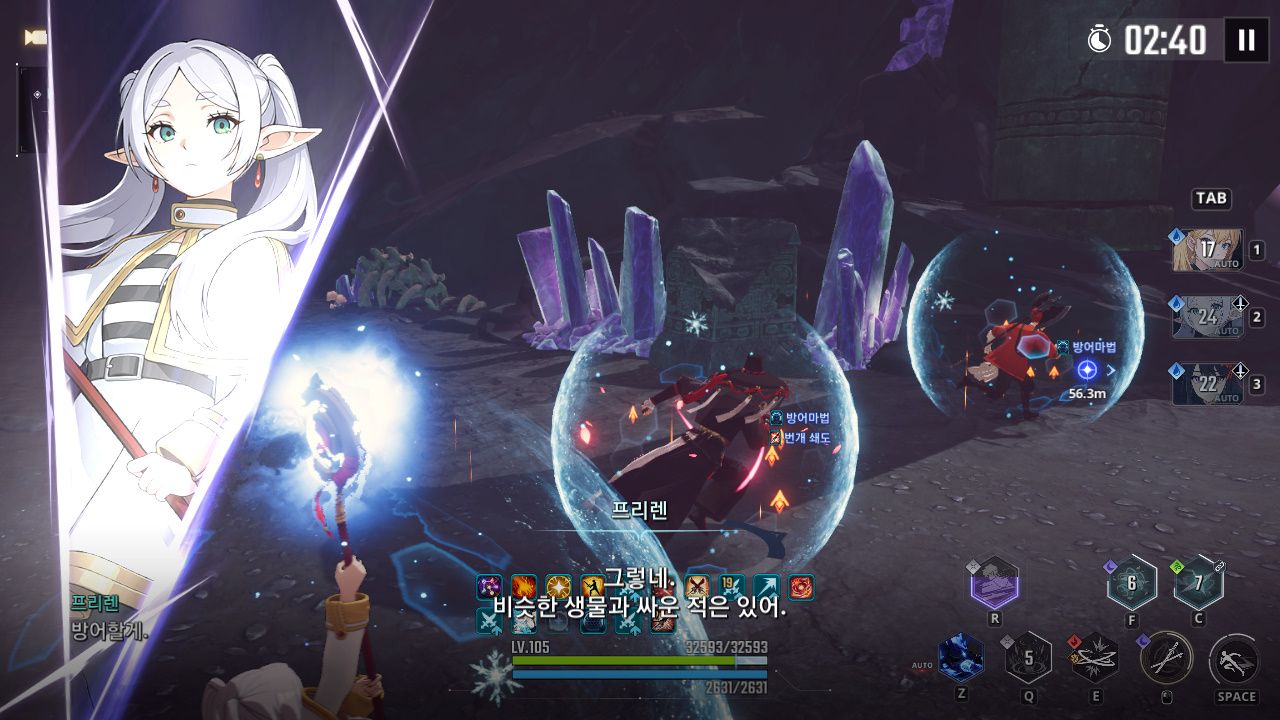Click the camera icon in the corner

click(36, 37)
